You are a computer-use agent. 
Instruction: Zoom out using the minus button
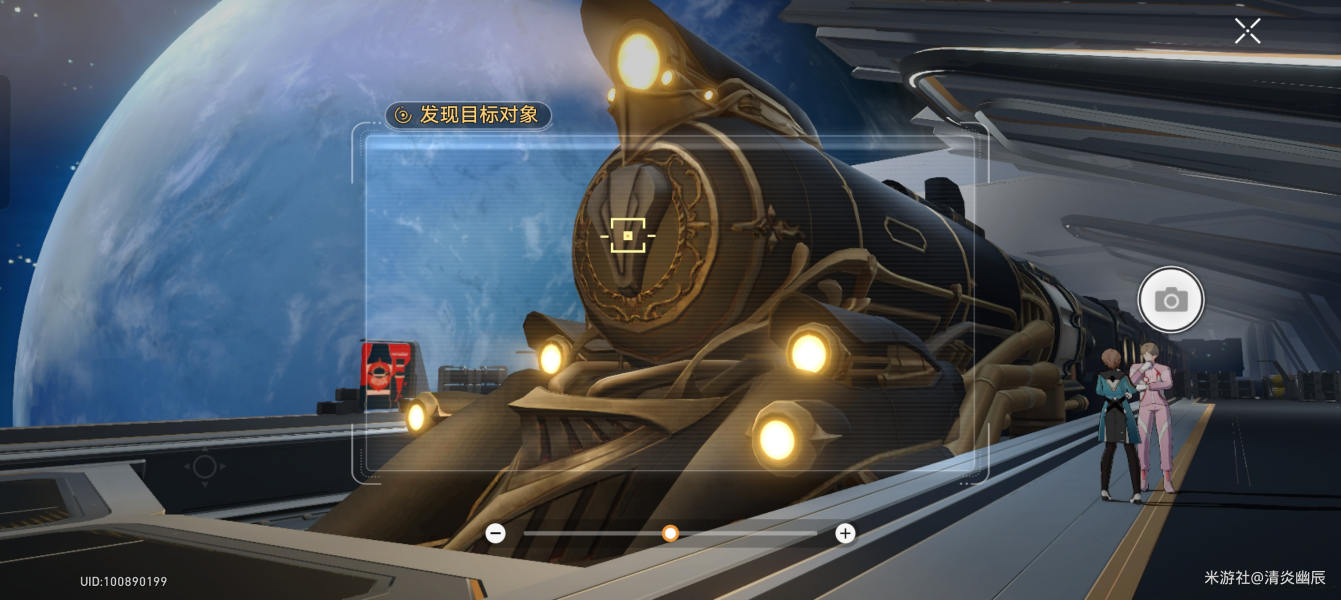[x=495, y=533]
